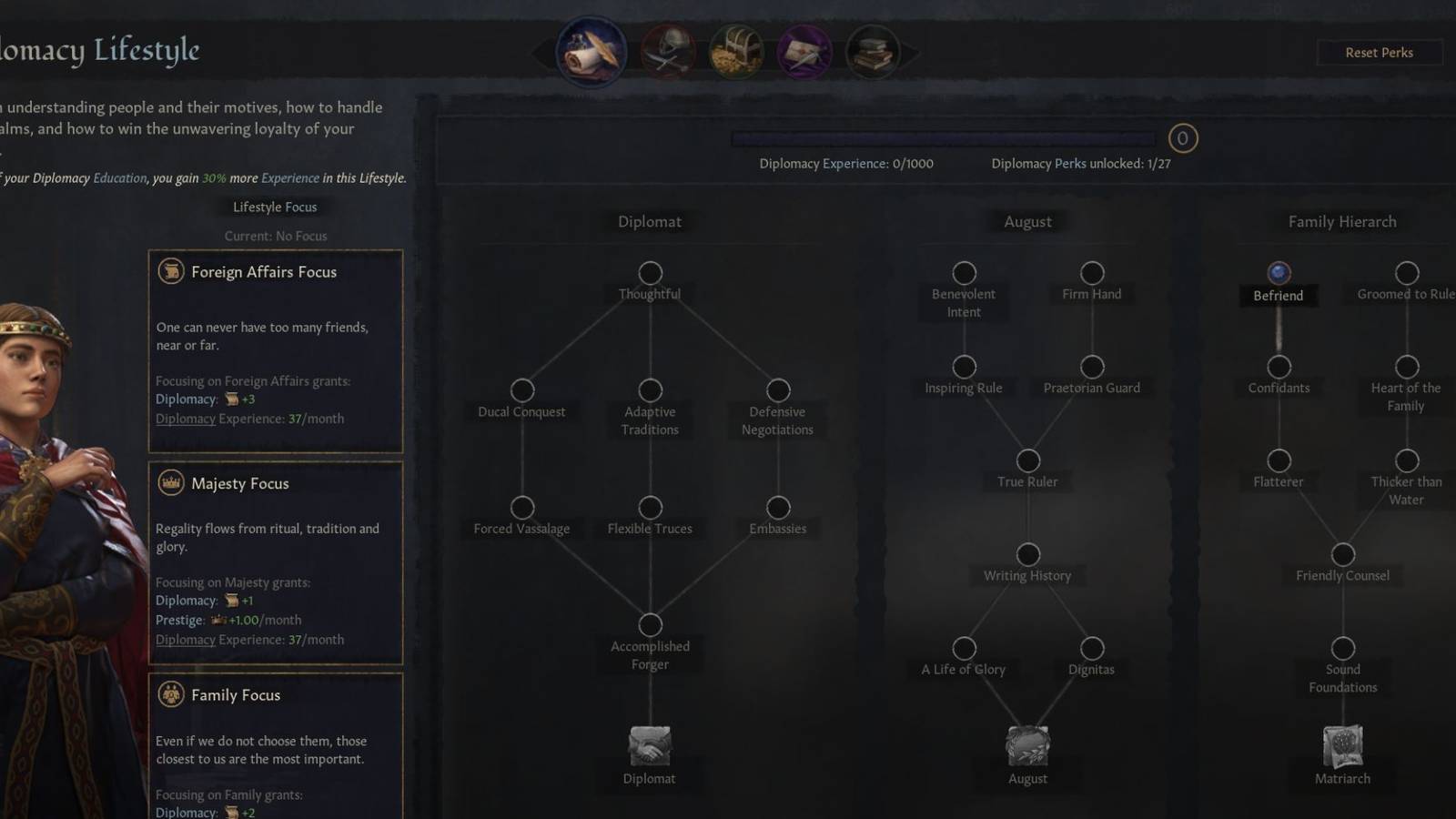Switch to the Family Hierarch perk tree header
This screenshot has height=819, width=1456.
click(1342, 221)
